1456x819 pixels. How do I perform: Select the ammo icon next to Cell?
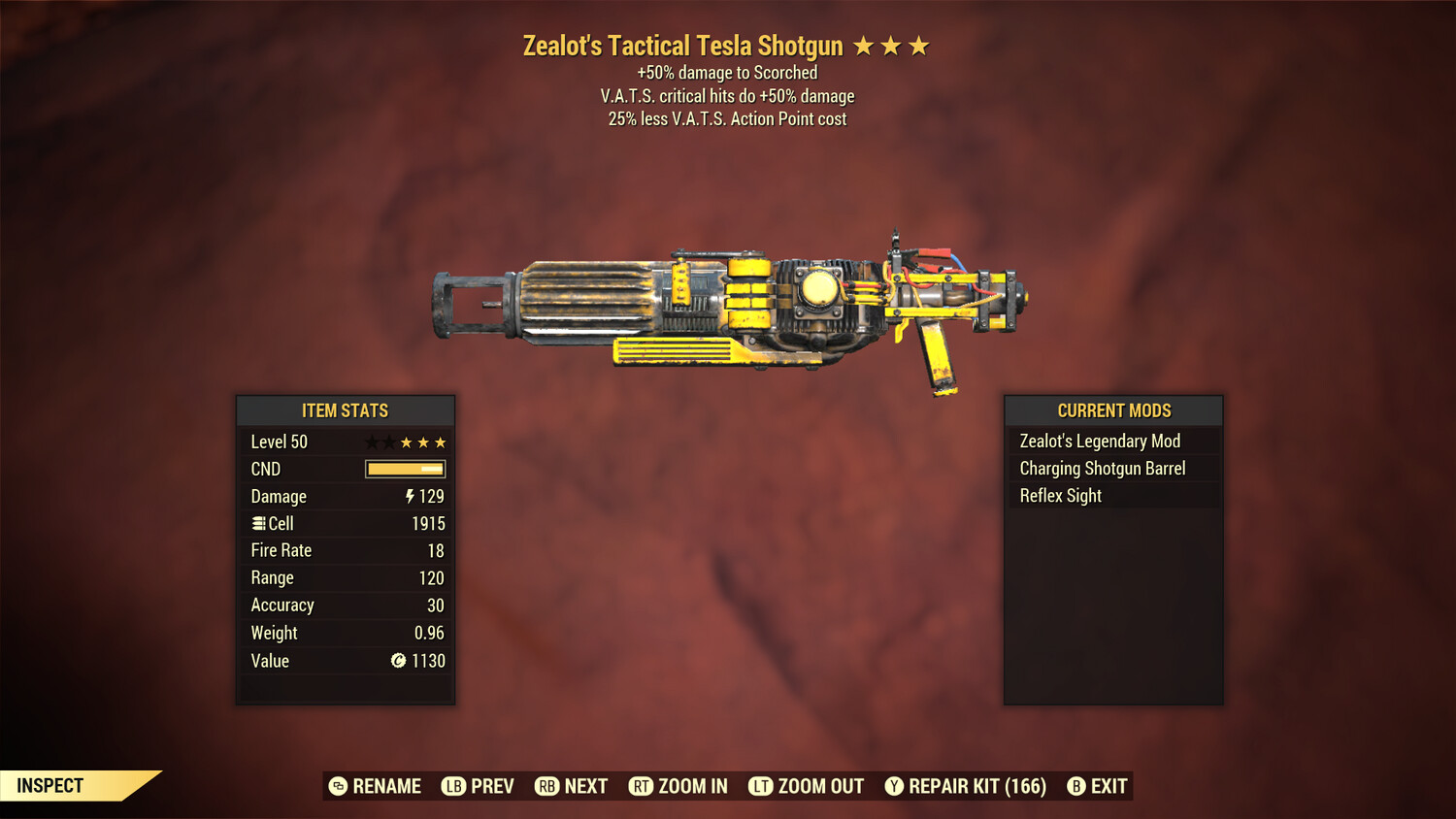(x=258, y=523)
